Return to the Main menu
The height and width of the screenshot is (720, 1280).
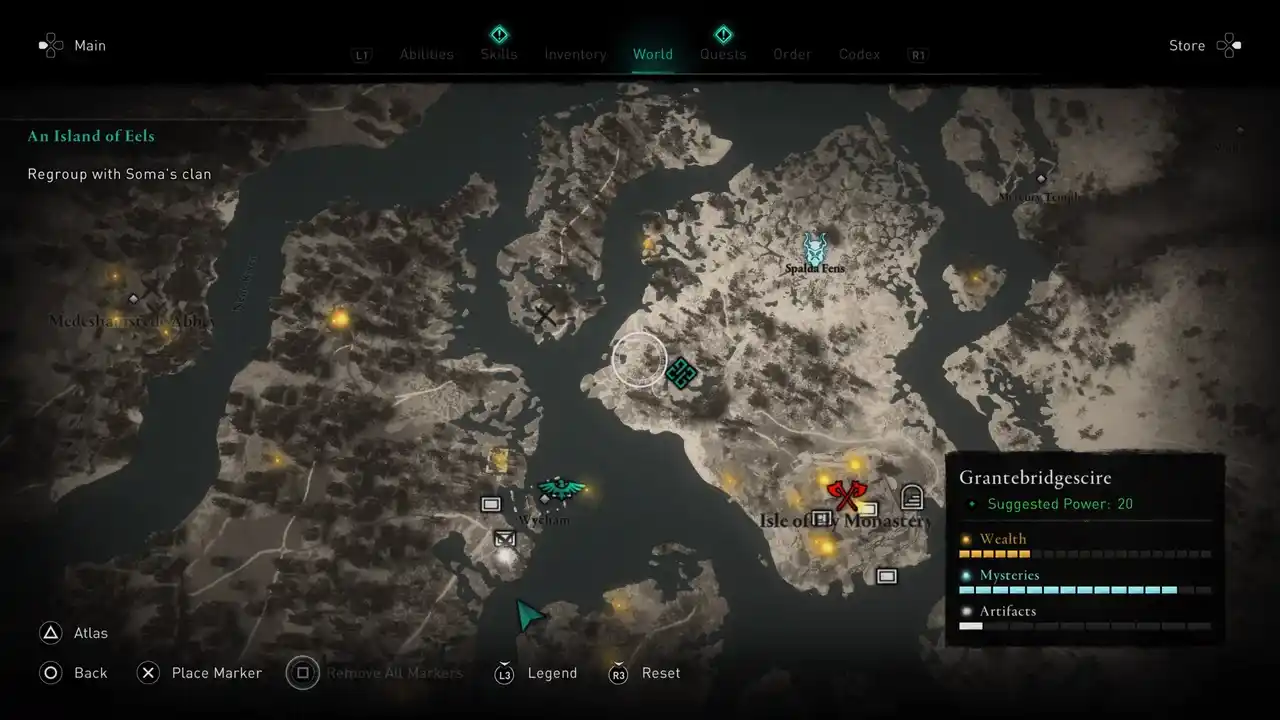(89, 45)
